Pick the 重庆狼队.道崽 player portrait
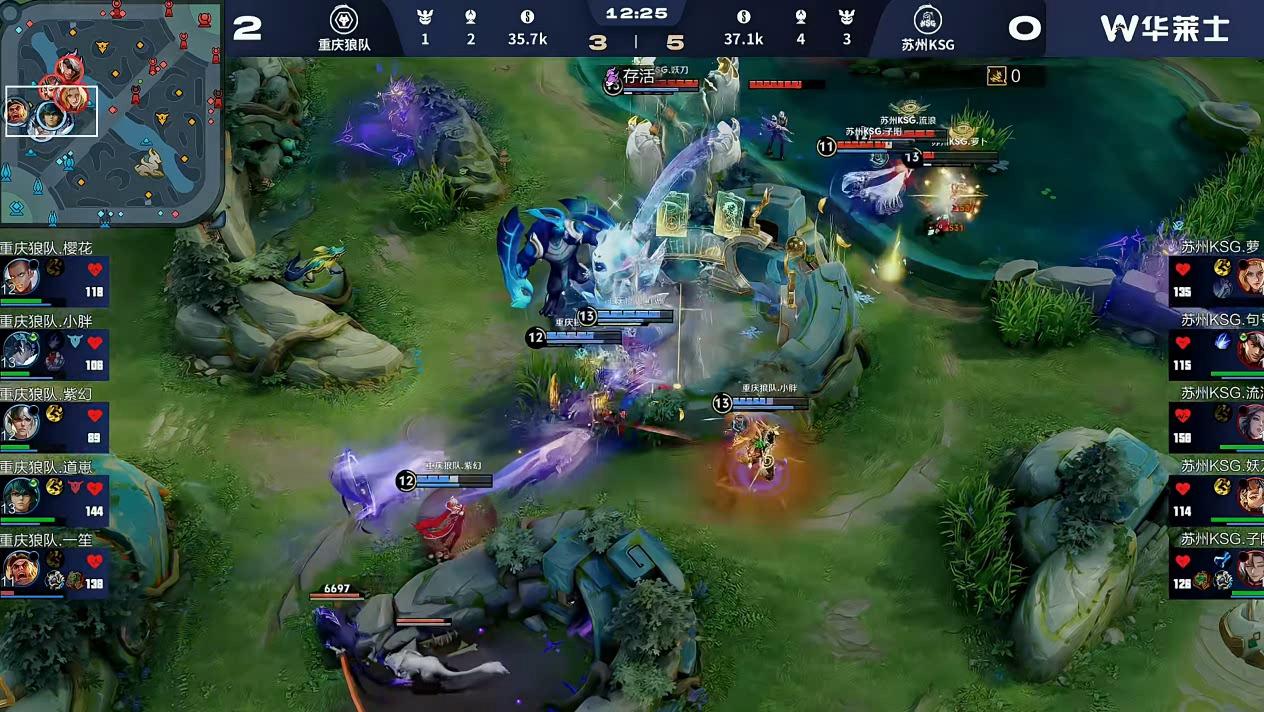The image size is (1264, 712). (x=21, y=495)
